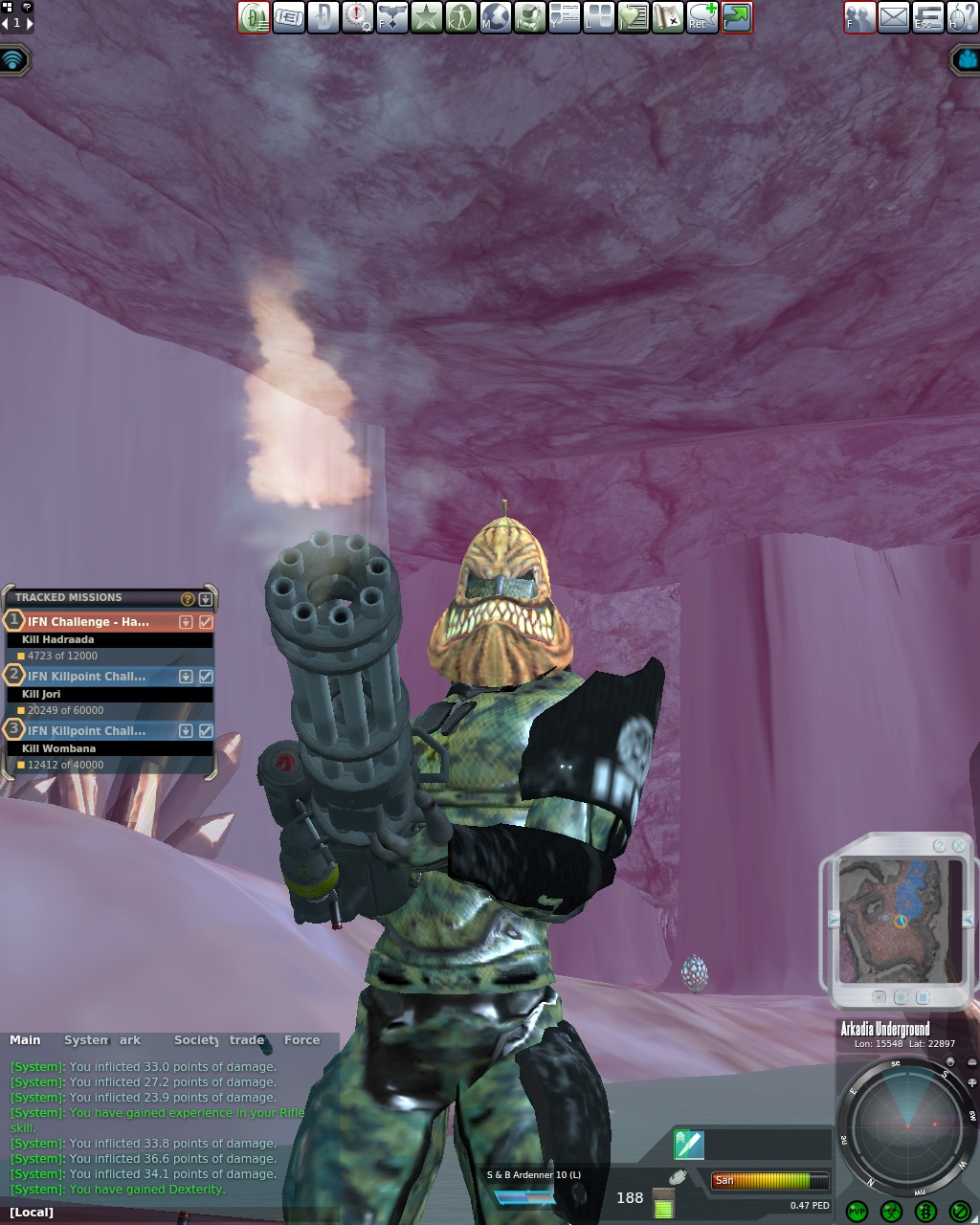Switch to the Society chat tab
Viewport: 980px width, 1225px height.
click(x=196, y=1040)
